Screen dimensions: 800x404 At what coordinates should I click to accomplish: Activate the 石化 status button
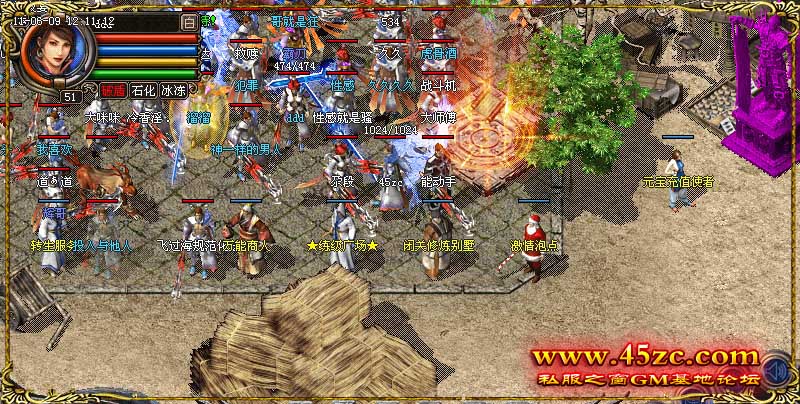point(144,90)
